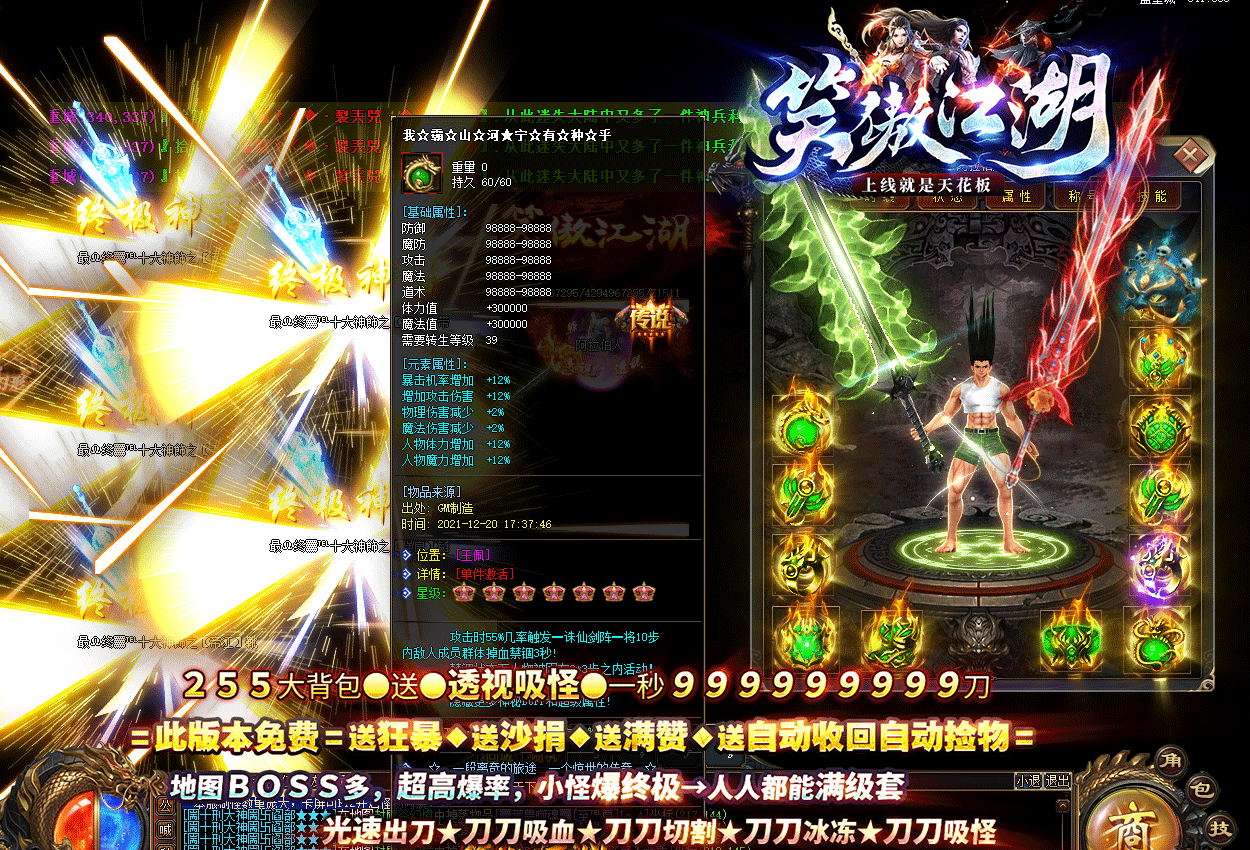The height and width of the screenshot is (850, 1250).
Task: Open the 技能 skills tab
Action: pos(1152,196)
